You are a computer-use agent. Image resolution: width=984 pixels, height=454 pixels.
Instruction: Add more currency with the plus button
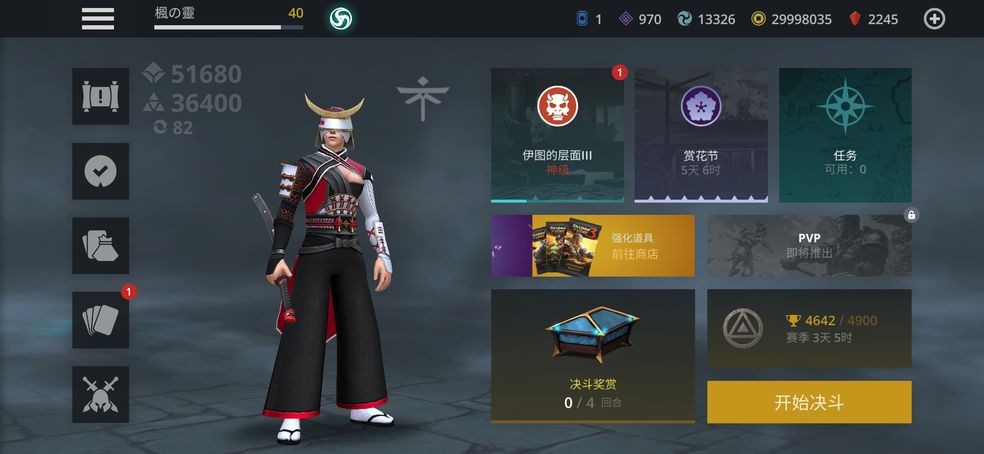coord(934,18)
